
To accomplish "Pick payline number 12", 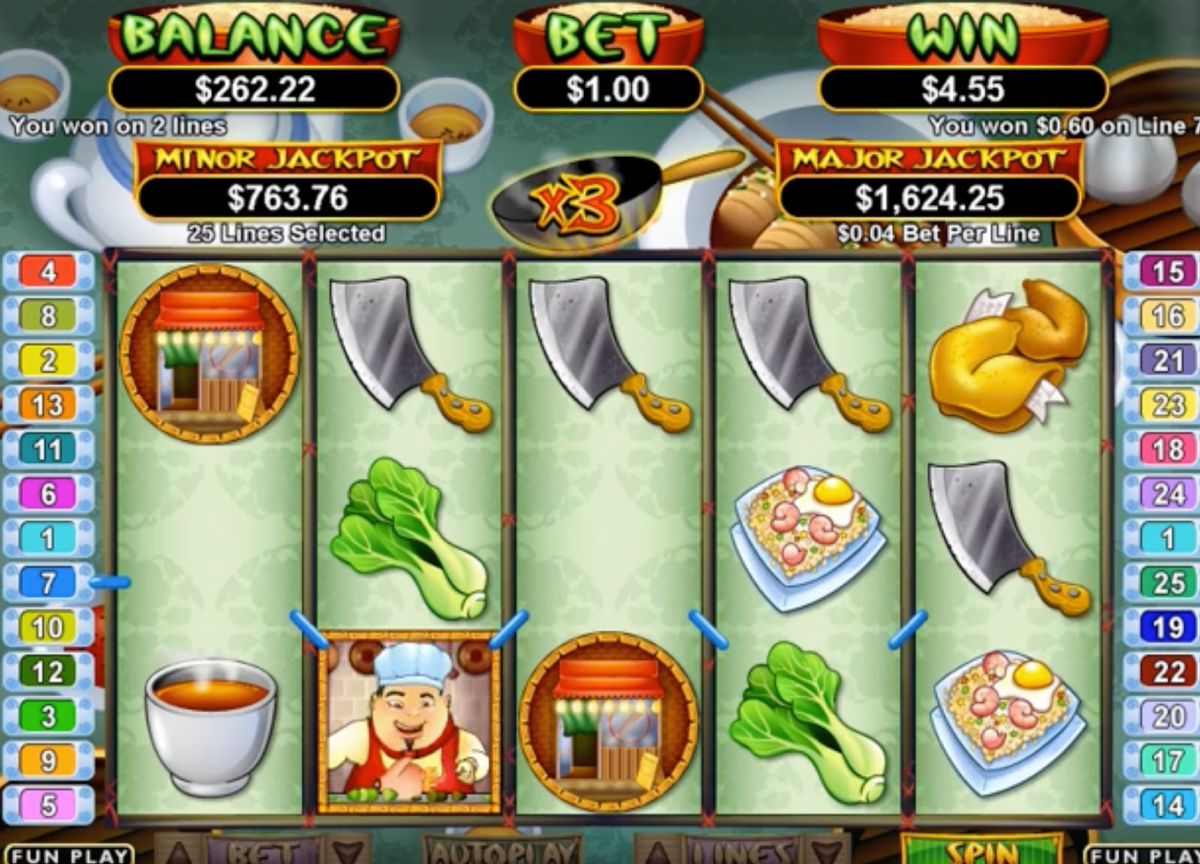I will (x=48, y=671).
